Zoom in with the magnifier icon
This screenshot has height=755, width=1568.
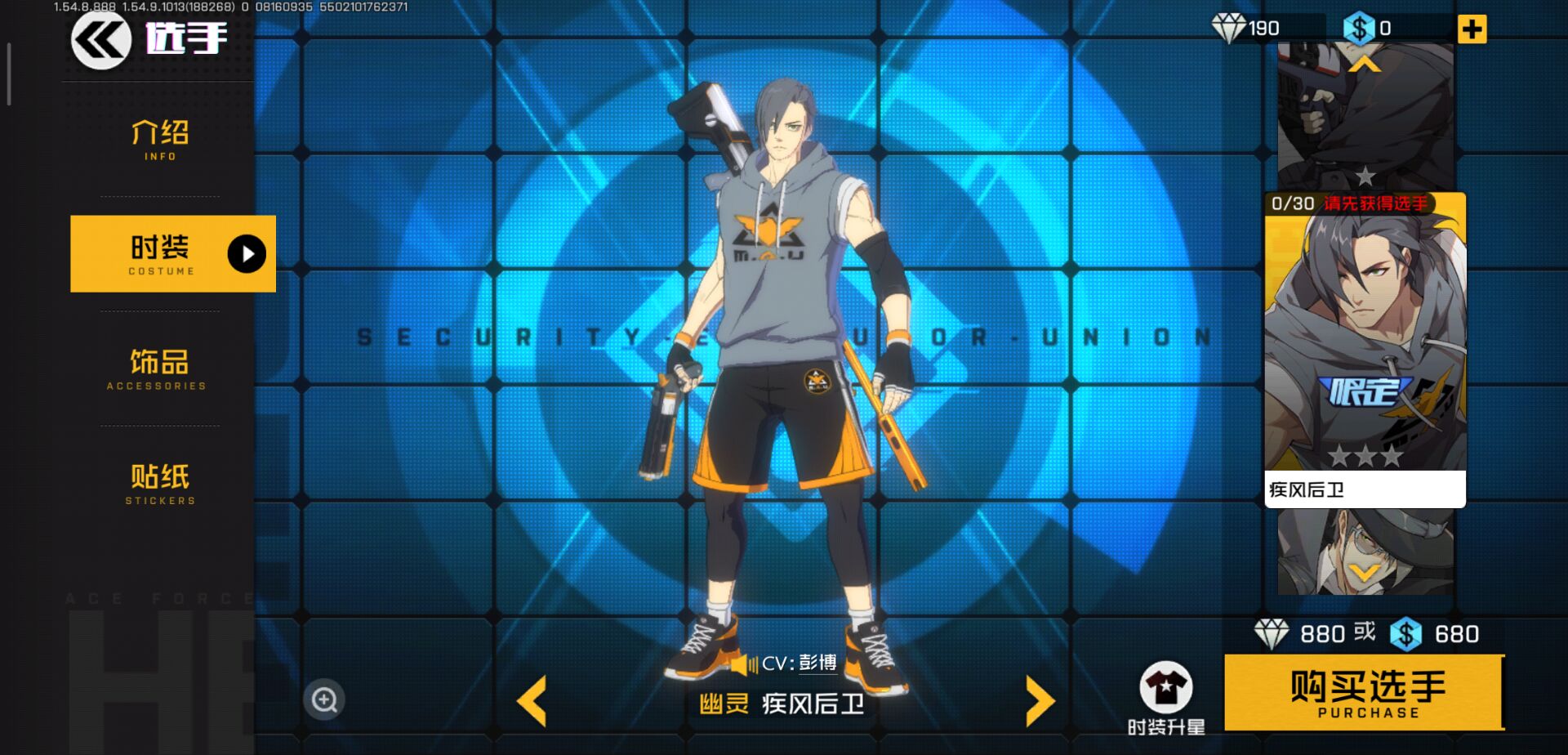tap(324, 700)
